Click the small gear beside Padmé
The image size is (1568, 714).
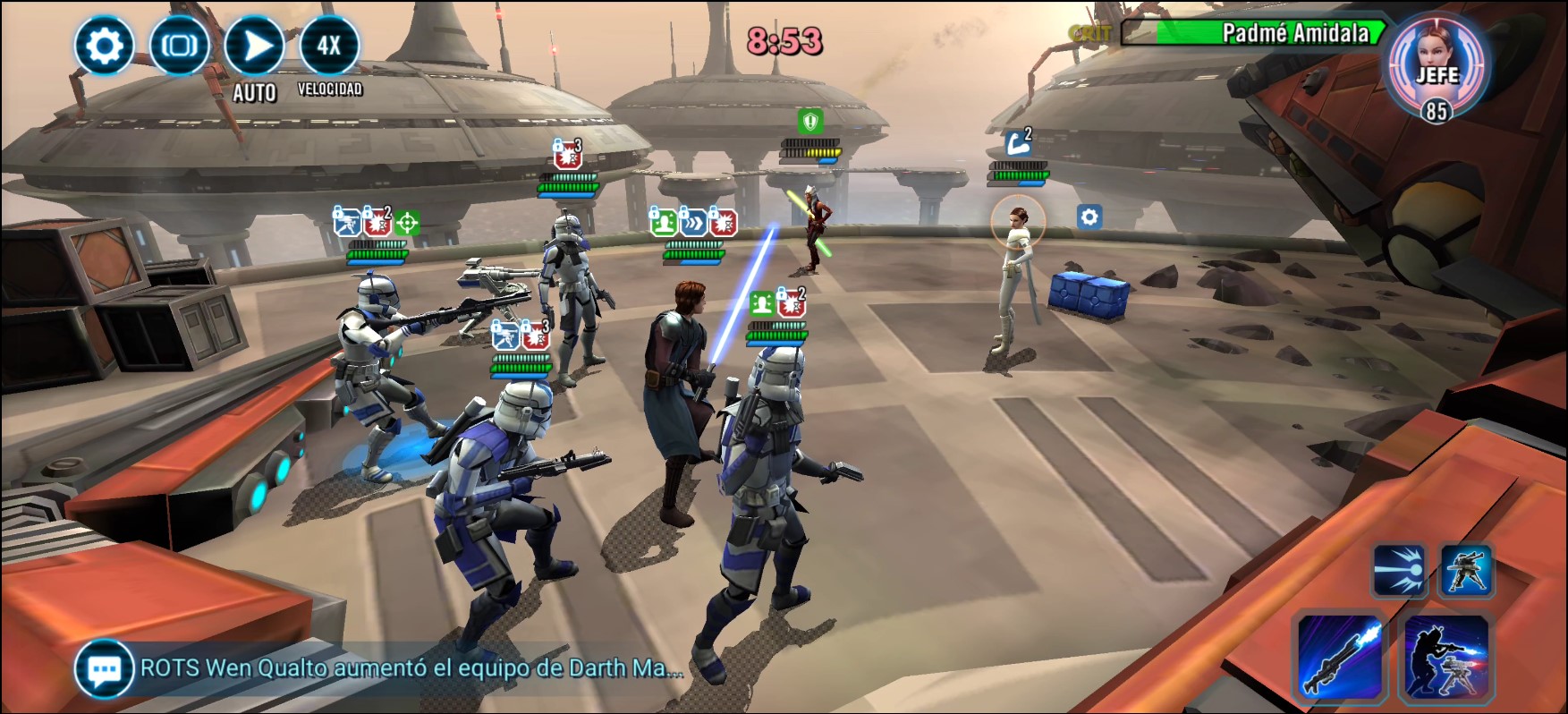(1089, 217)
